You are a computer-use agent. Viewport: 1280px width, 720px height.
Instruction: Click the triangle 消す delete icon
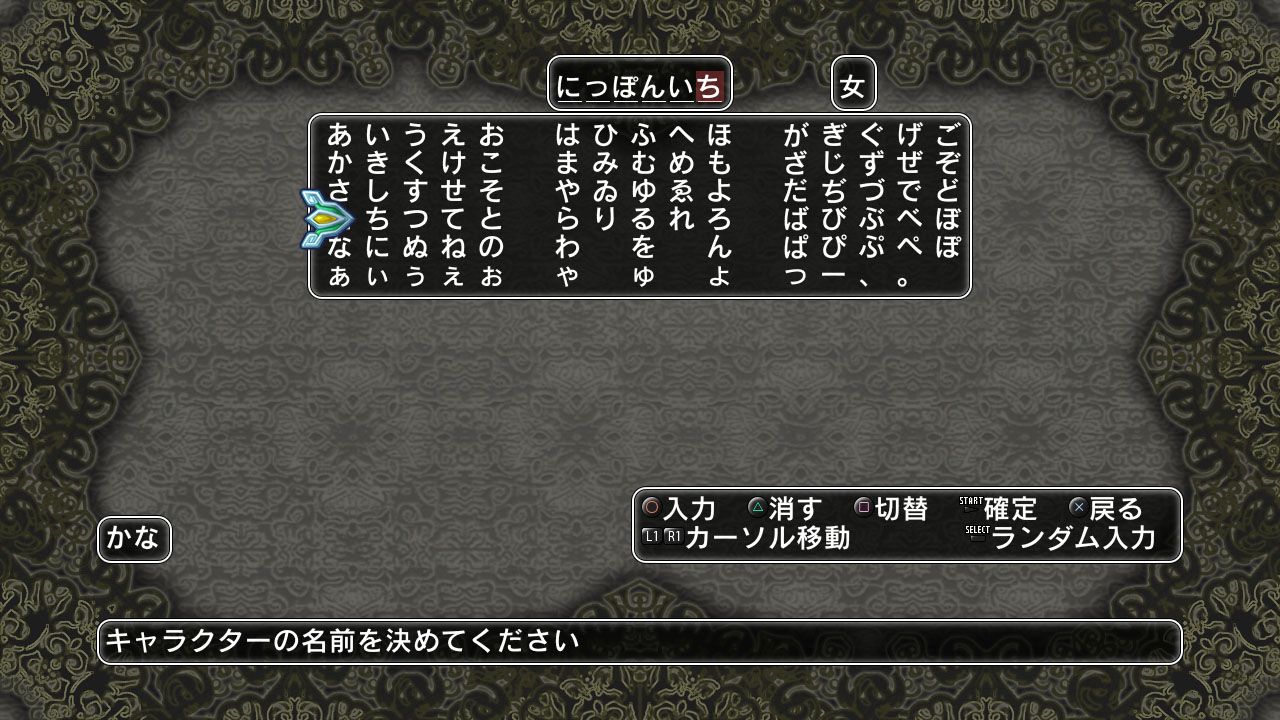[756, 508]
